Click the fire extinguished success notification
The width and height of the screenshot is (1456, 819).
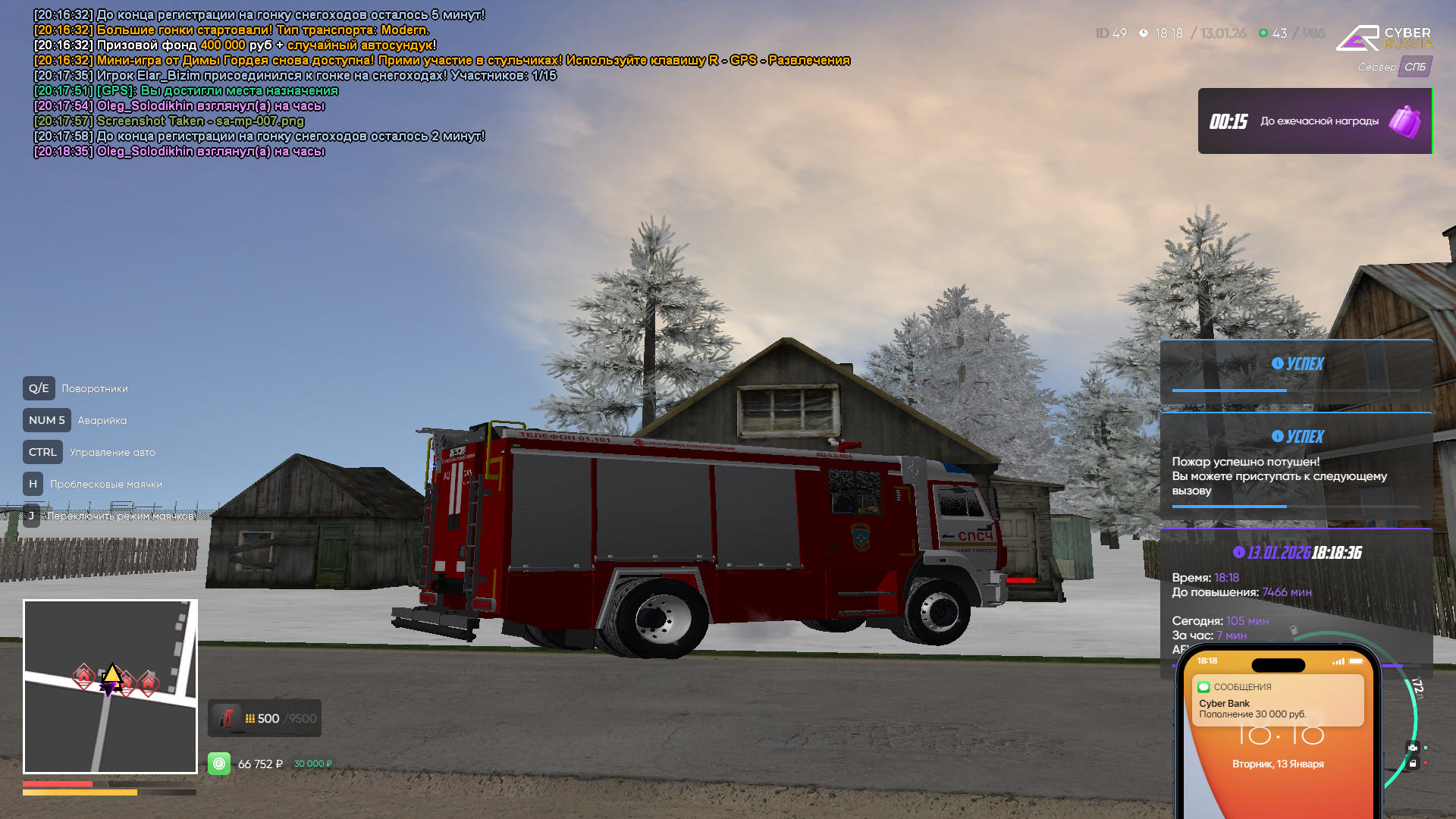(1295, 466)
